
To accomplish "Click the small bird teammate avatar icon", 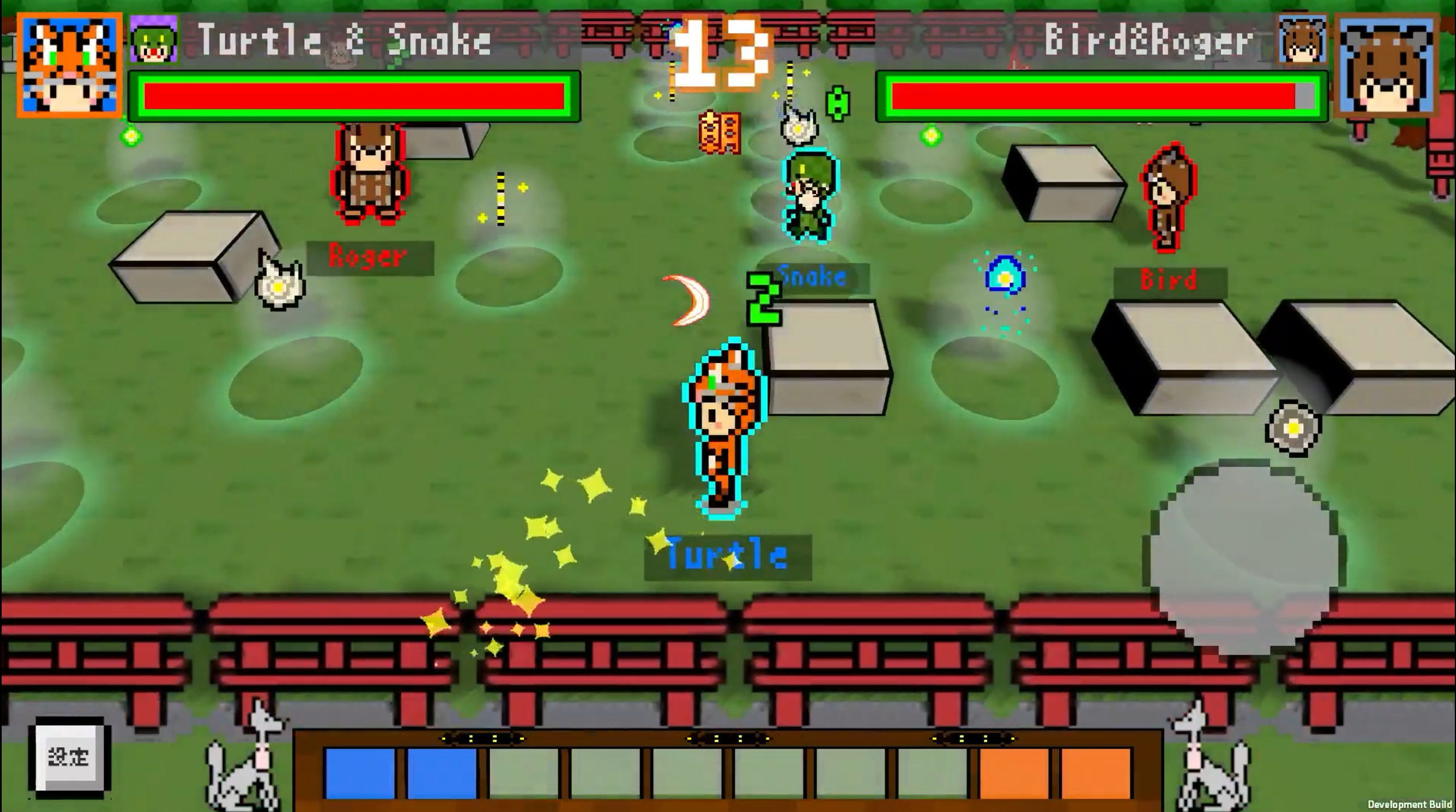I will pos(1302,40).
